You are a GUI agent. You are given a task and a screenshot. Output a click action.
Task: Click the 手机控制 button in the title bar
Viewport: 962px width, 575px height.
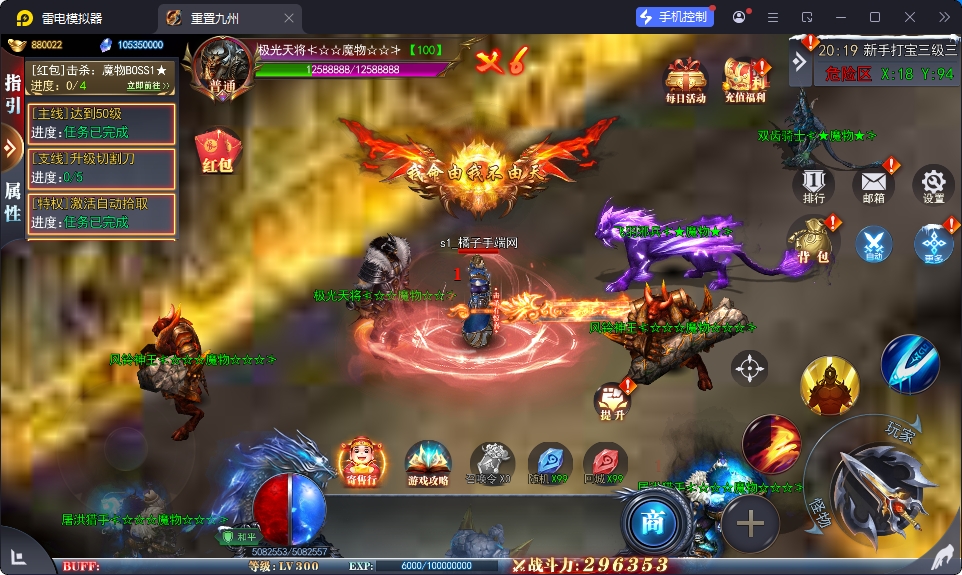tap(674, 17)
